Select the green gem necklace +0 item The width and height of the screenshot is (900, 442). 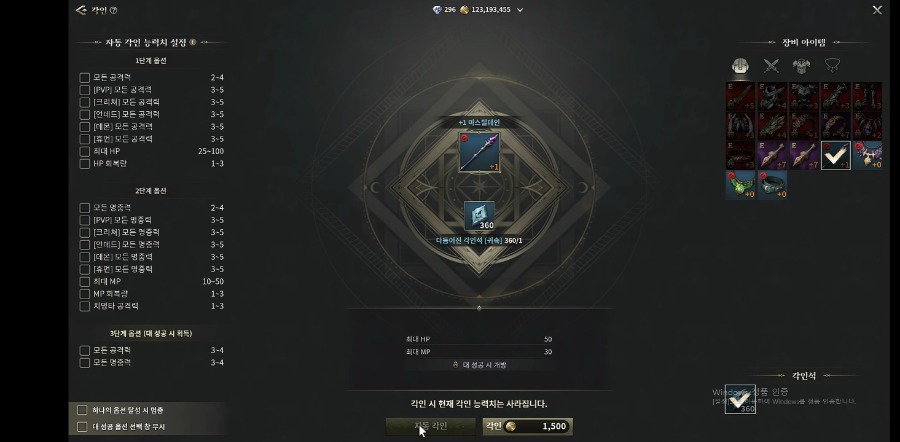pos(740,185)
